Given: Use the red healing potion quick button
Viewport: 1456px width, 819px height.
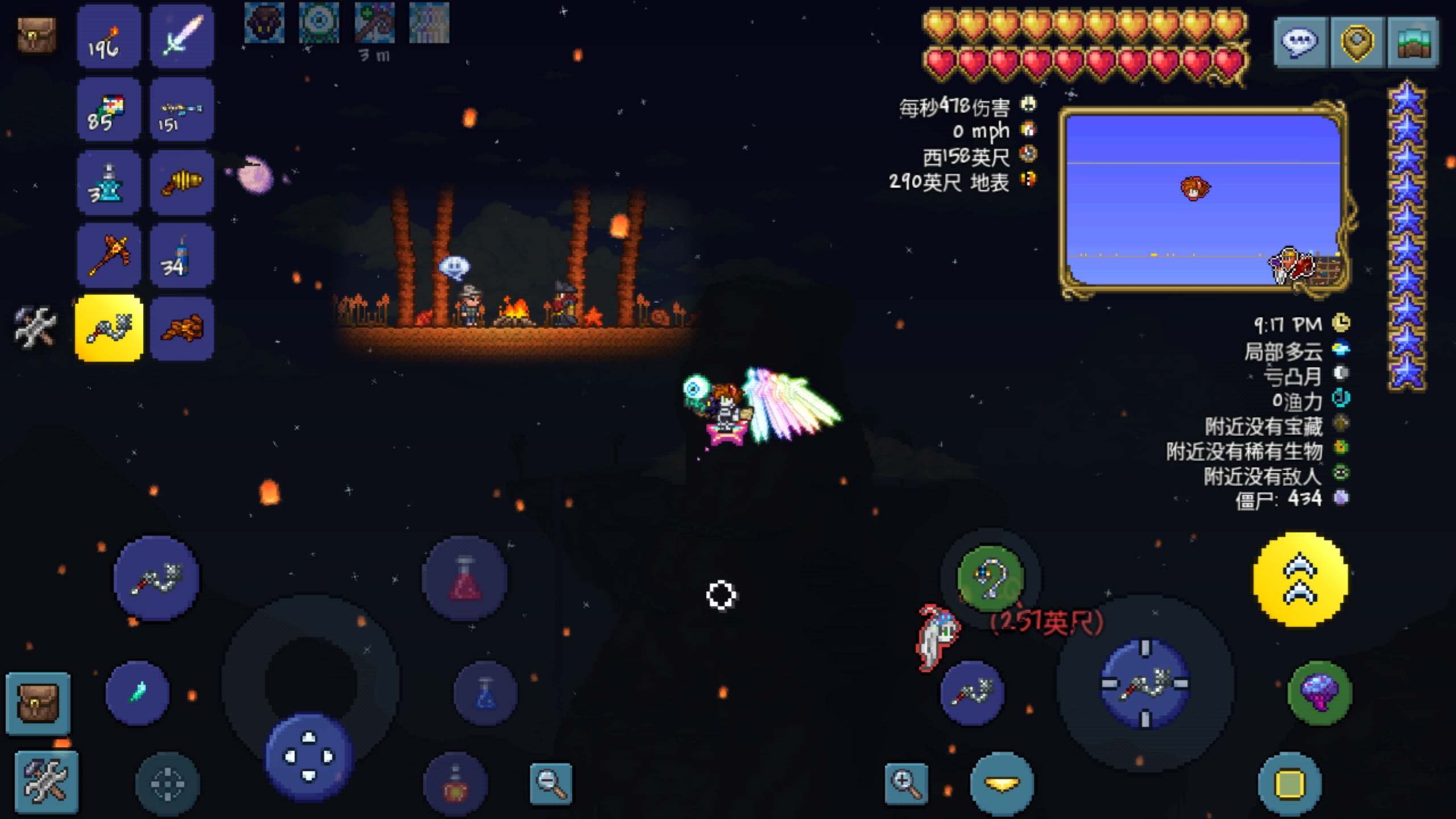Looking at the screenshot, I should point(465,578).
